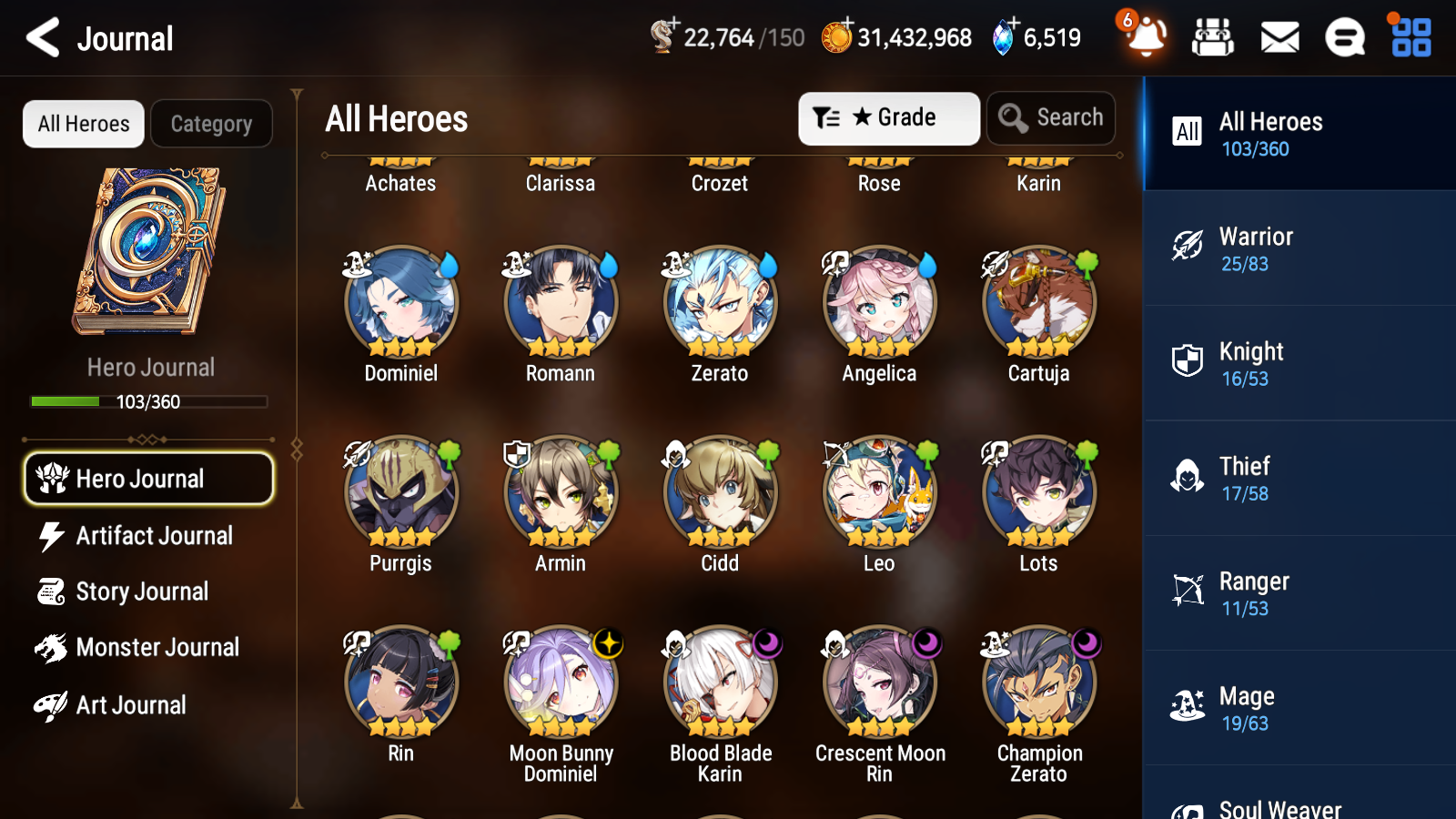Open the Mail icon

point(1279,37)
